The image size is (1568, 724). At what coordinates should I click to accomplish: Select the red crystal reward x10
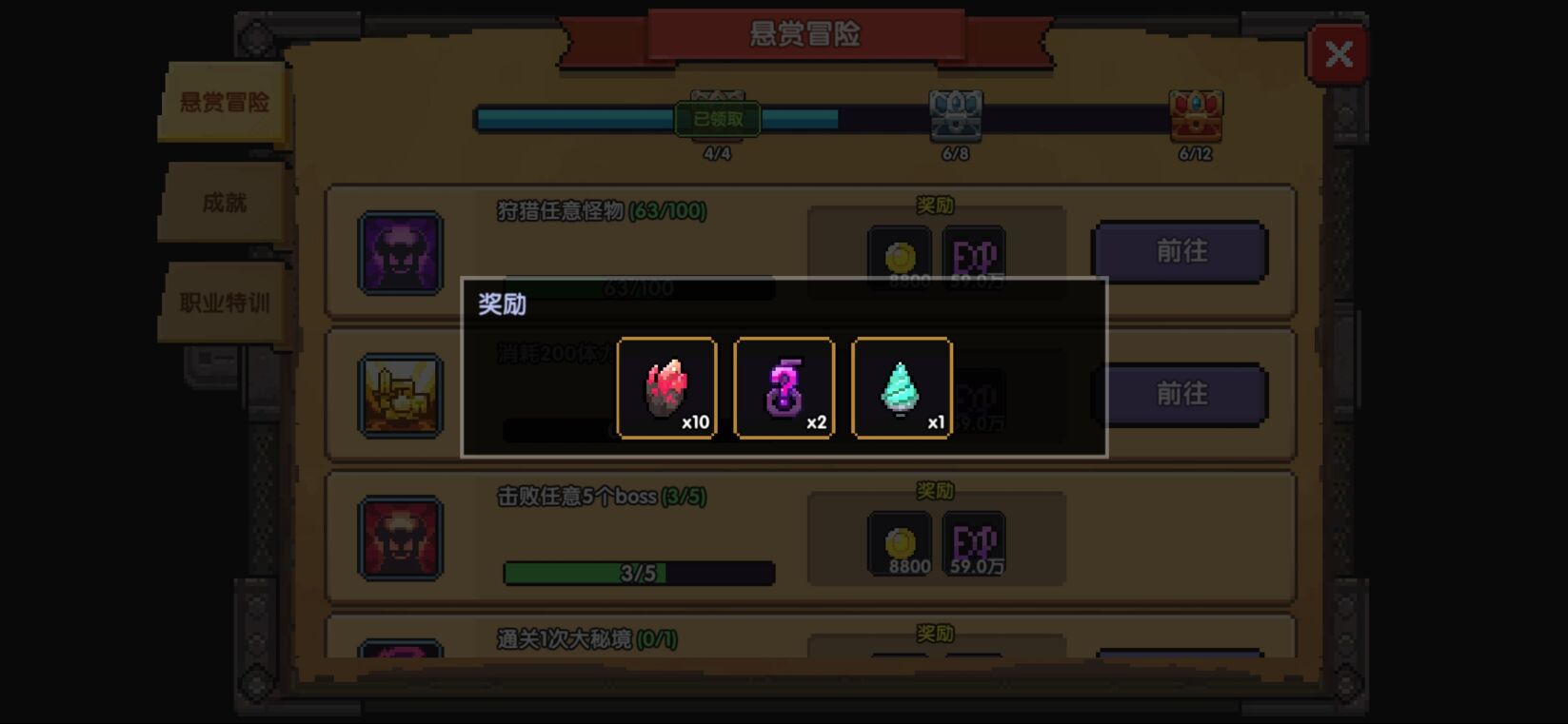click(x=666, y=388)
